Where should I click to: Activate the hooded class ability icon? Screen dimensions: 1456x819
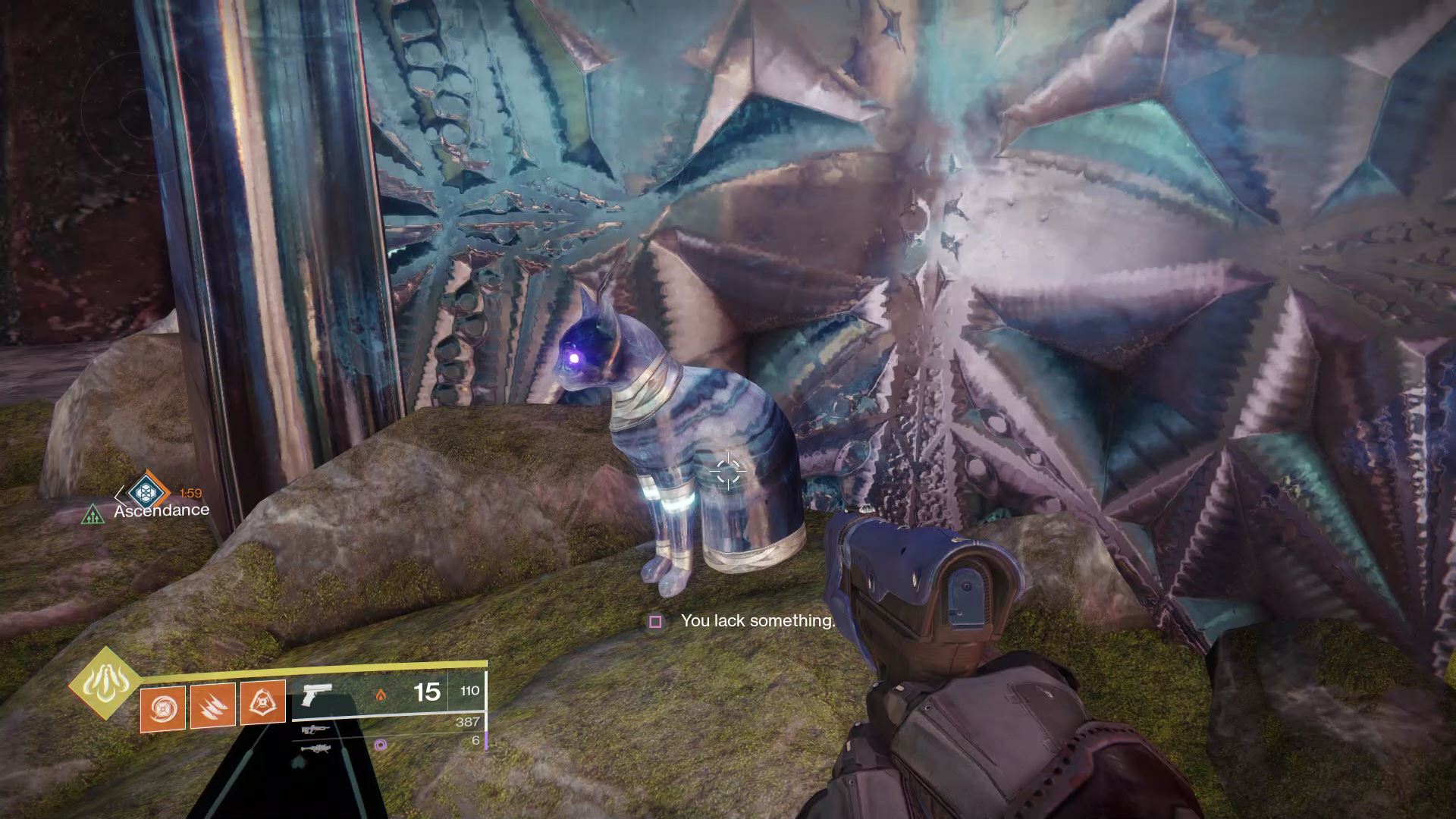262,702
